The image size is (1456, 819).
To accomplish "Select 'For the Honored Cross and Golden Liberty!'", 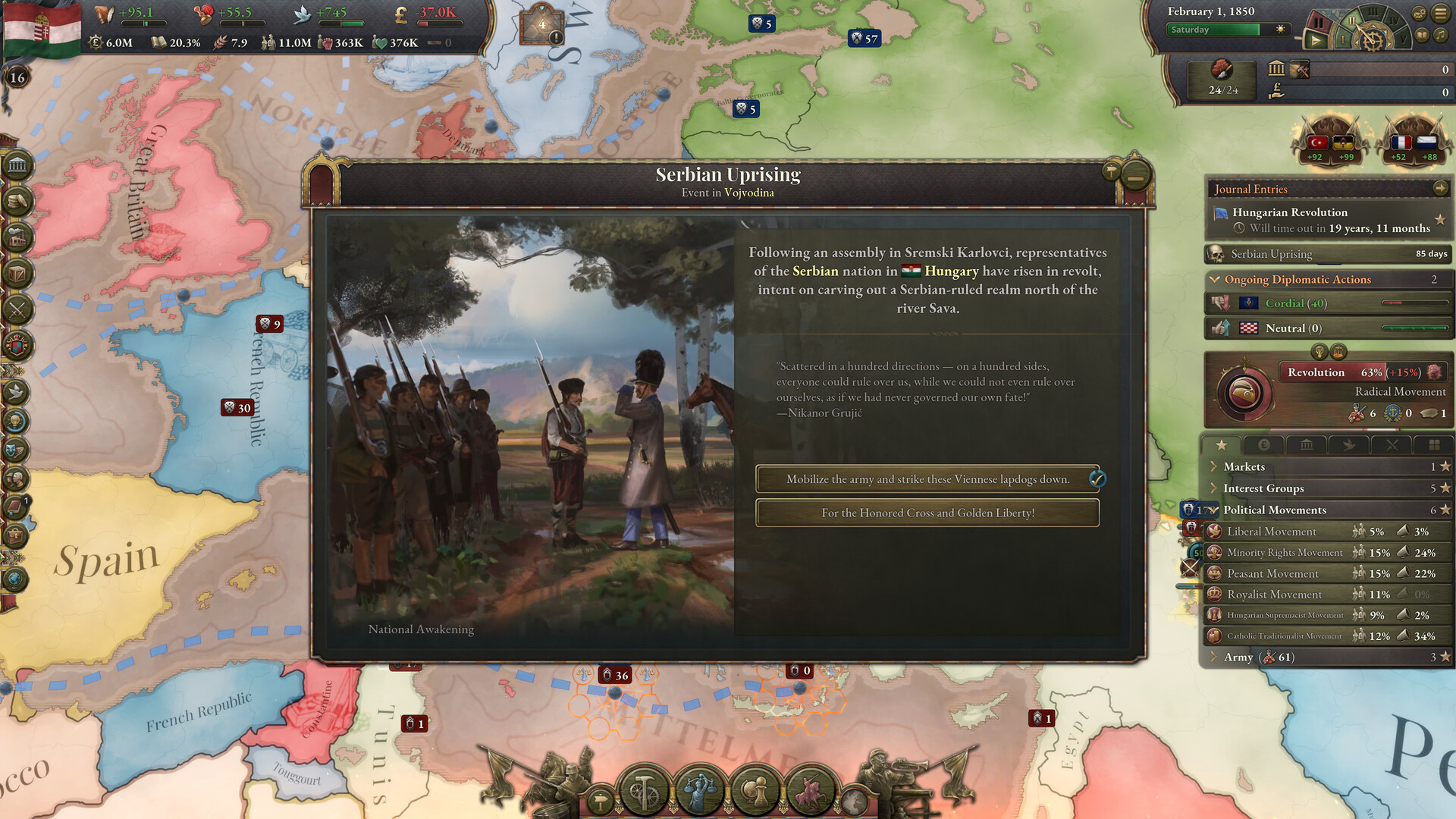I will [927, 513].
